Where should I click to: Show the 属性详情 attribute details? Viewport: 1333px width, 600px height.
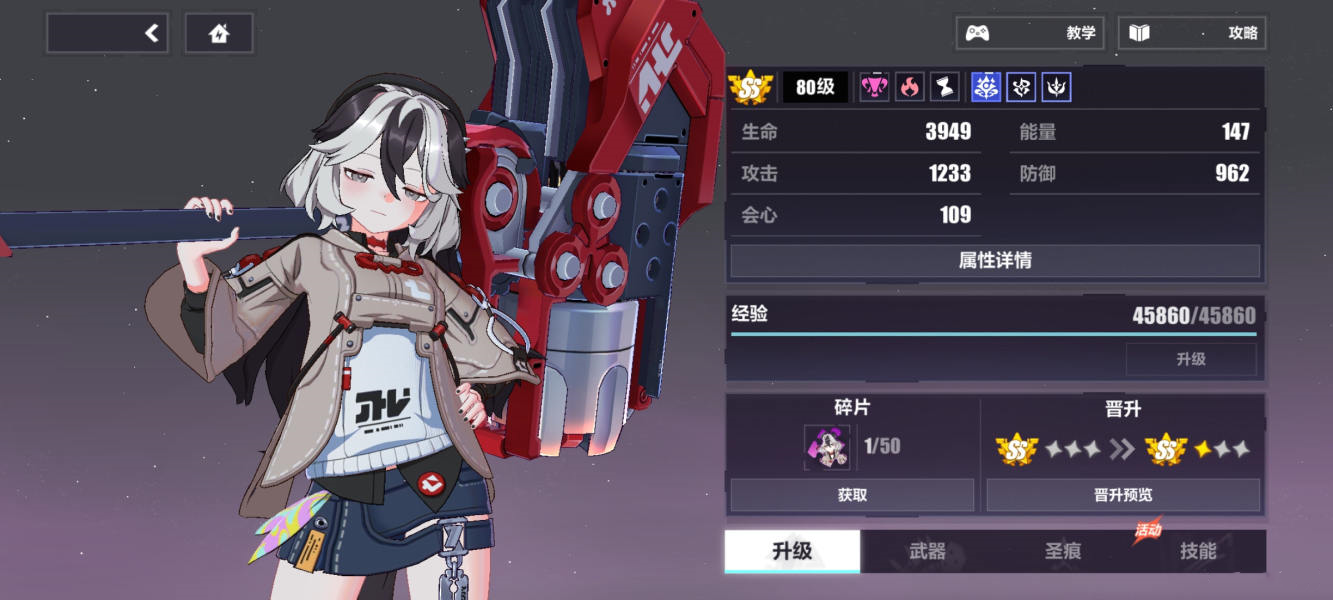tap(994, 261)
